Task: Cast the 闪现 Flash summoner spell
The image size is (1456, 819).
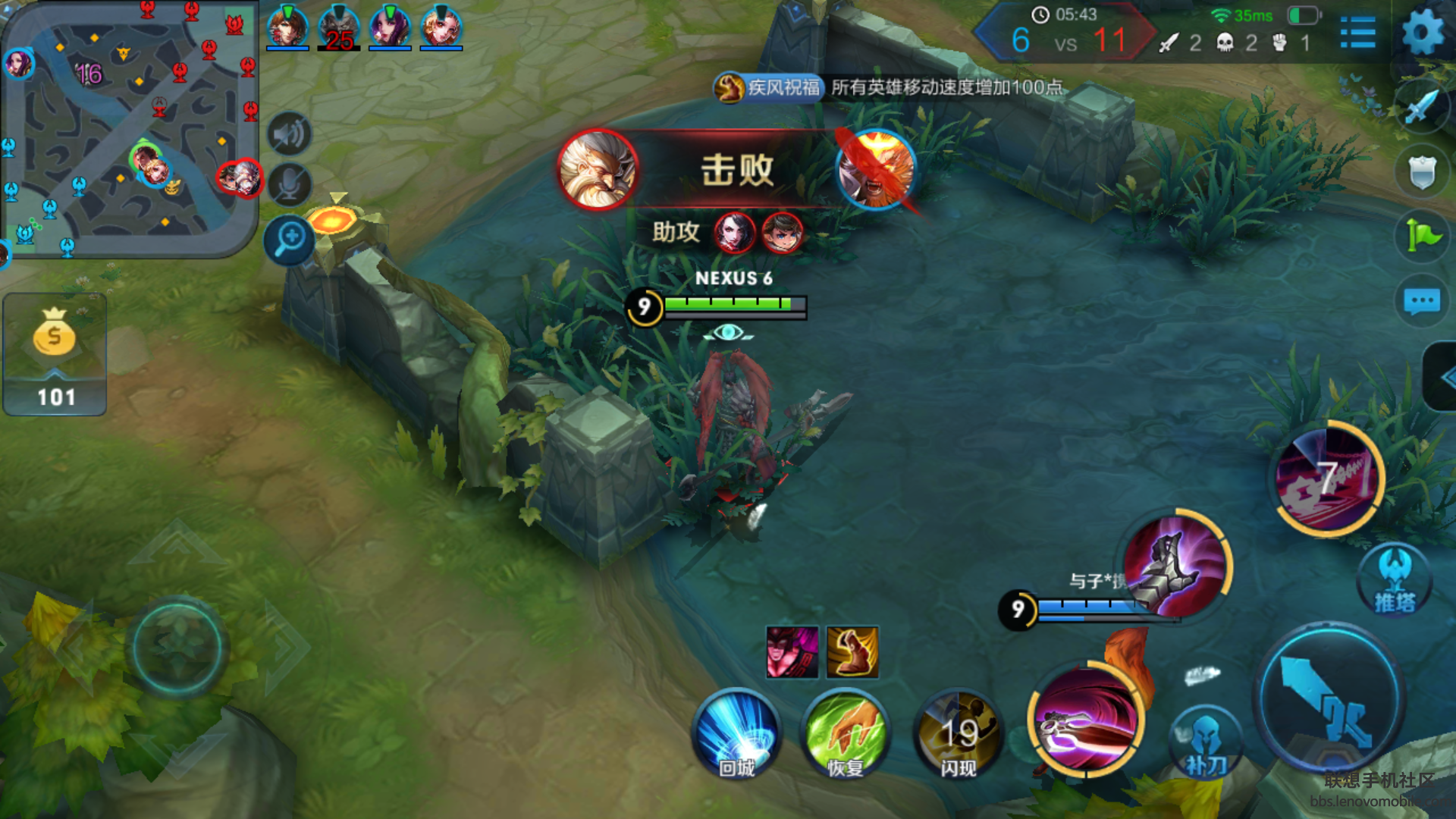Action: point(956,734)
